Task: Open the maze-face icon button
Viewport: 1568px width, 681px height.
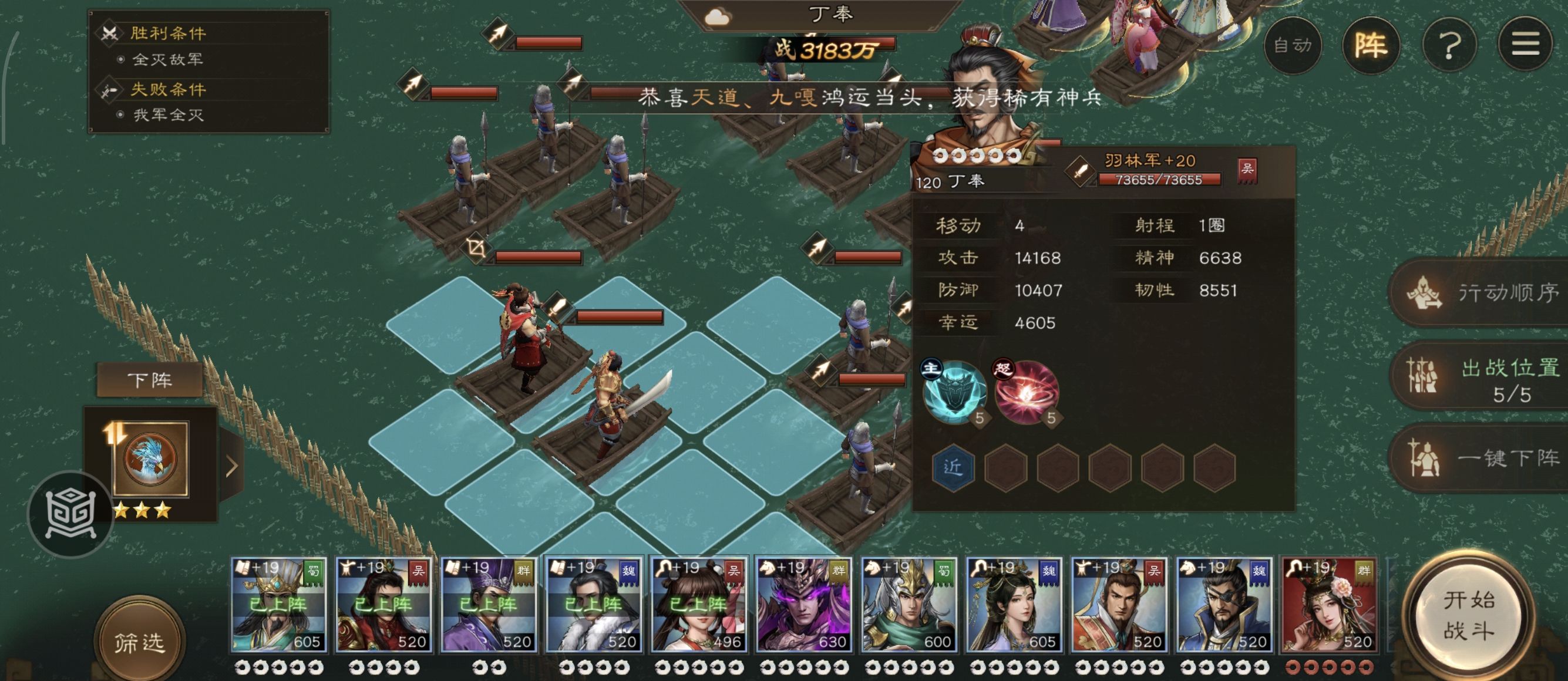Action: point(70,514)
